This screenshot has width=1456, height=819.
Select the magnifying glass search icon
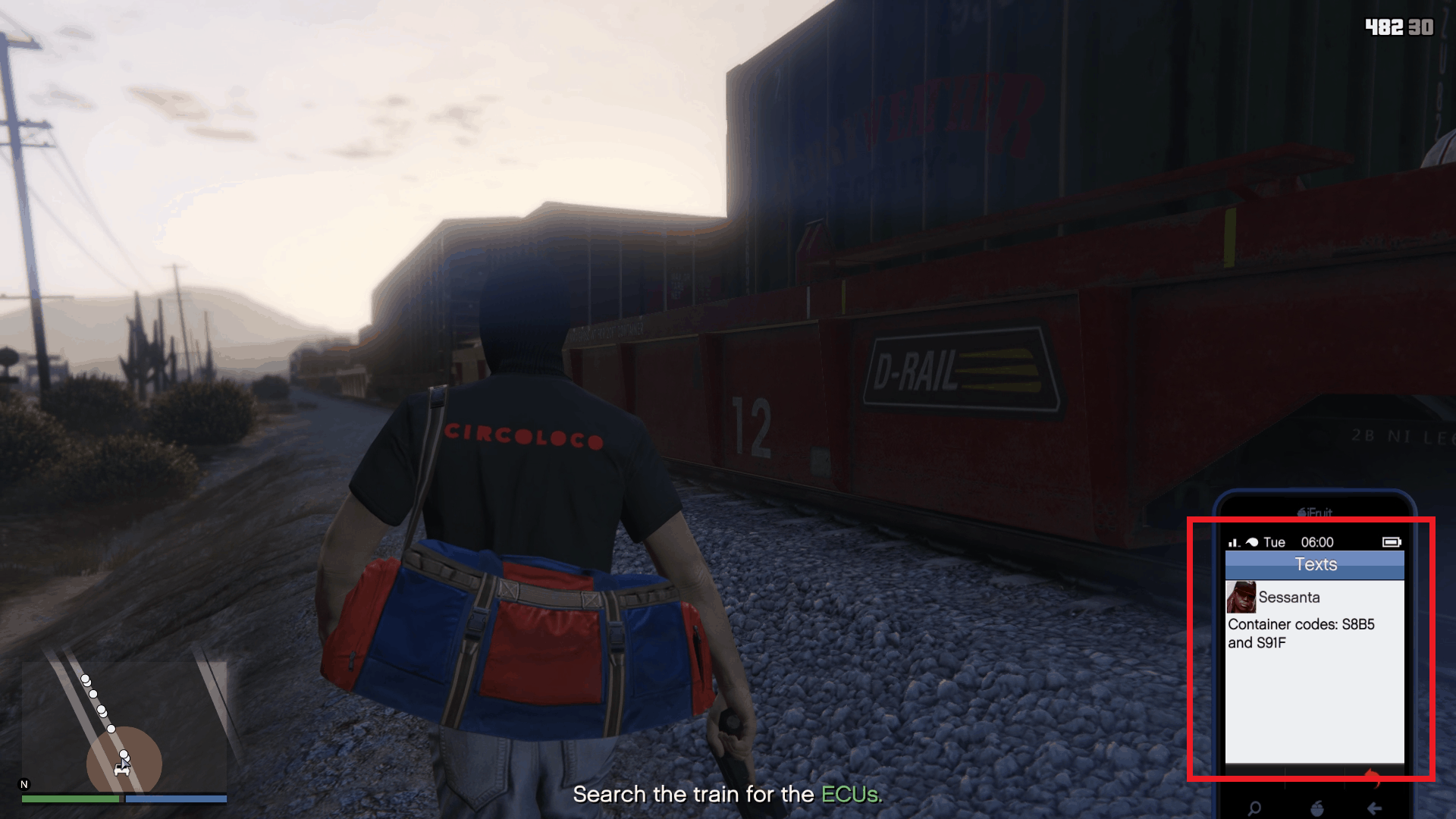pos(1254,809)
